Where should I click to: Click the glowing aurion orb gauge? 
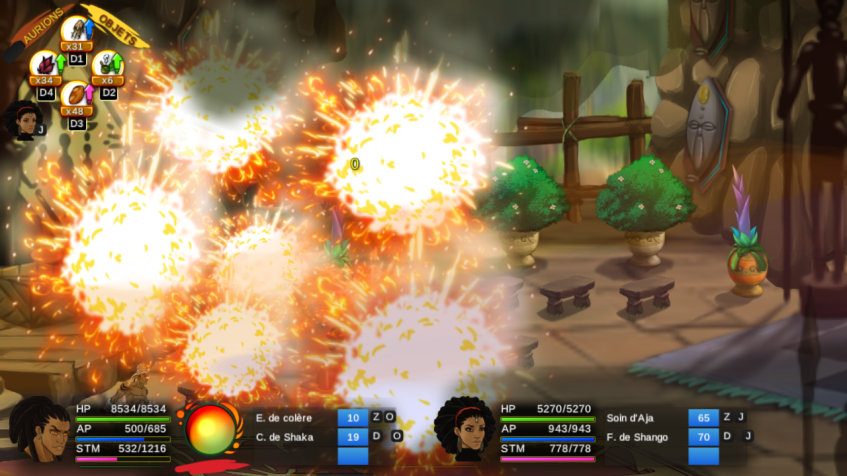(x=210, y=430)
